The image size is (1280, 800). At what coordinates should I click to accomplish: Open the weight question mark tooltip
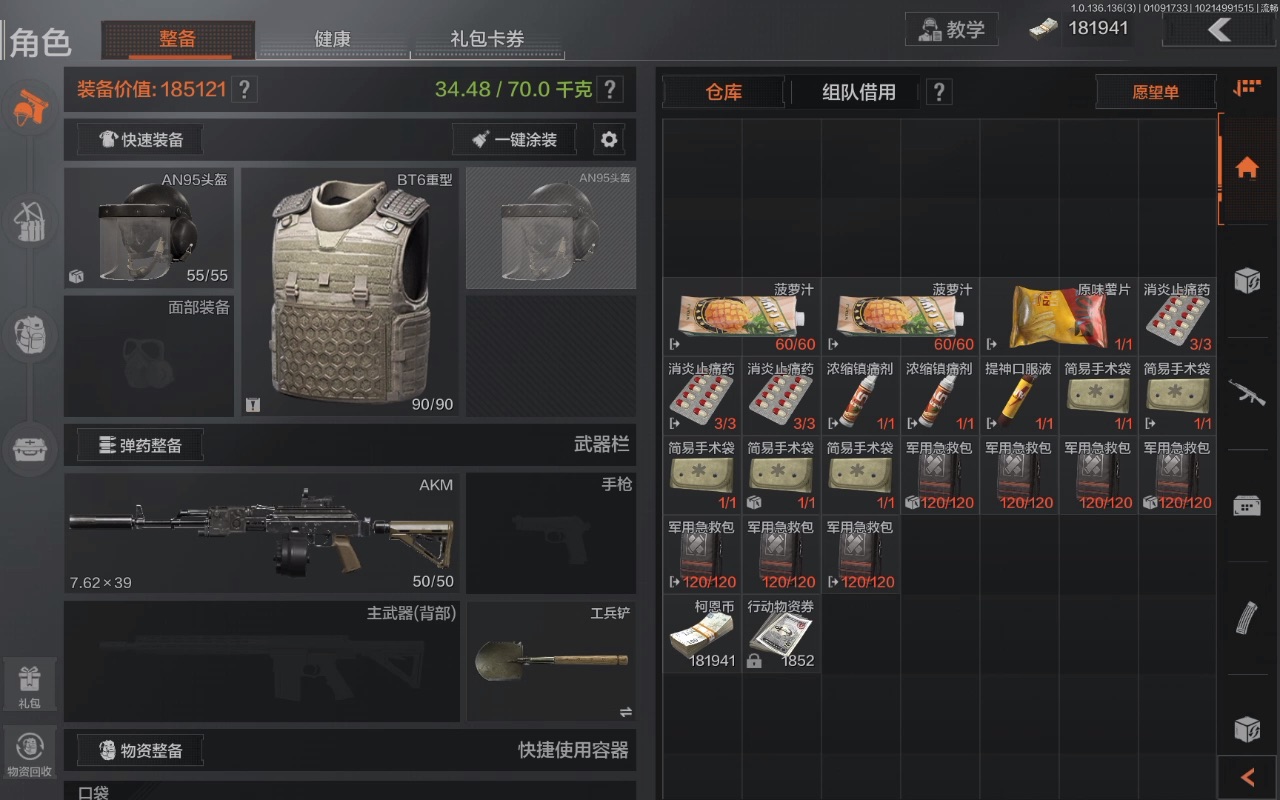coord(610,89)
